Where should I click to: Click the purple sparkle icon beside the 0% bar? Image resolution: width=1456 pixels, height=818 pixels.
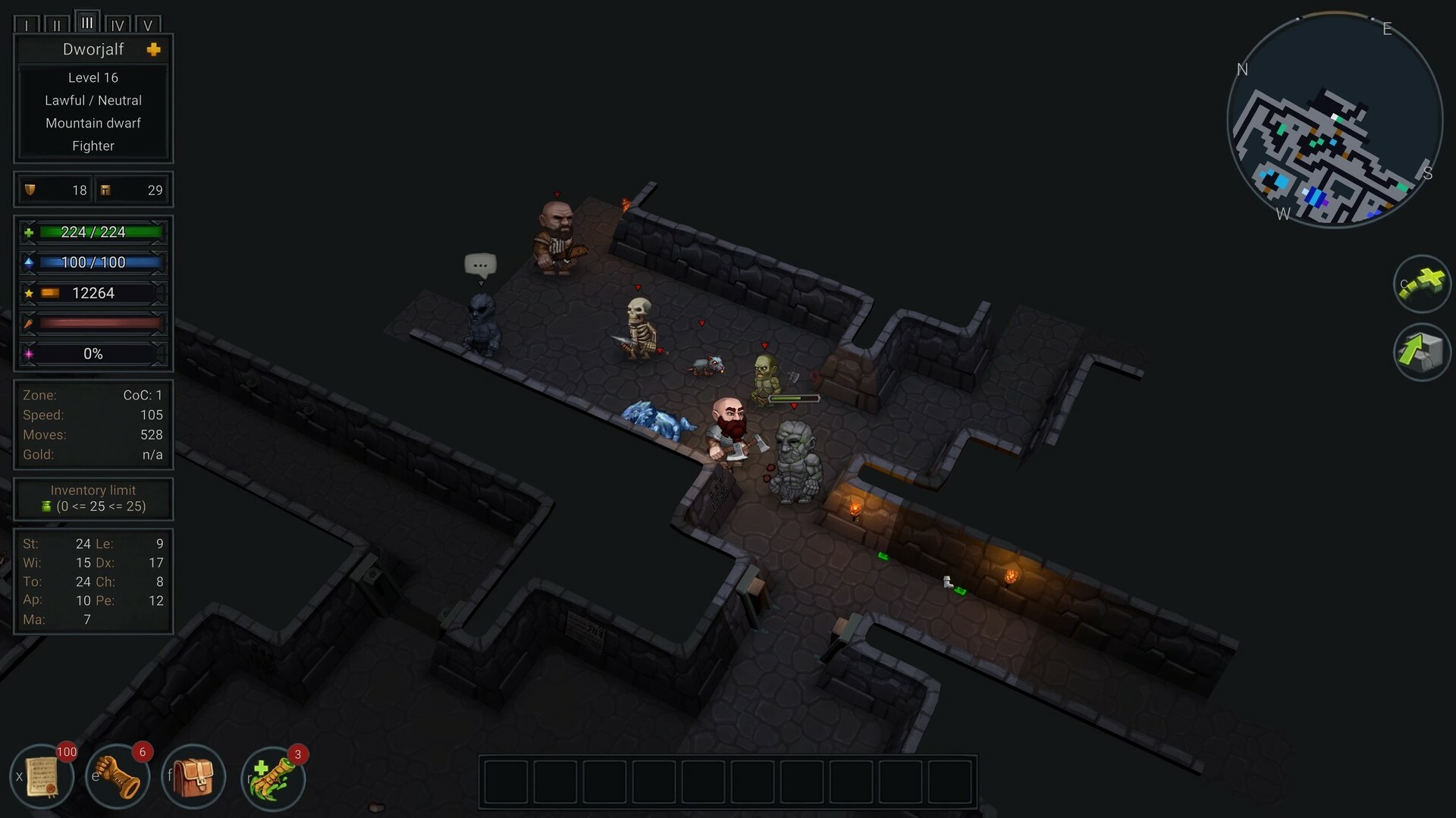27,353
